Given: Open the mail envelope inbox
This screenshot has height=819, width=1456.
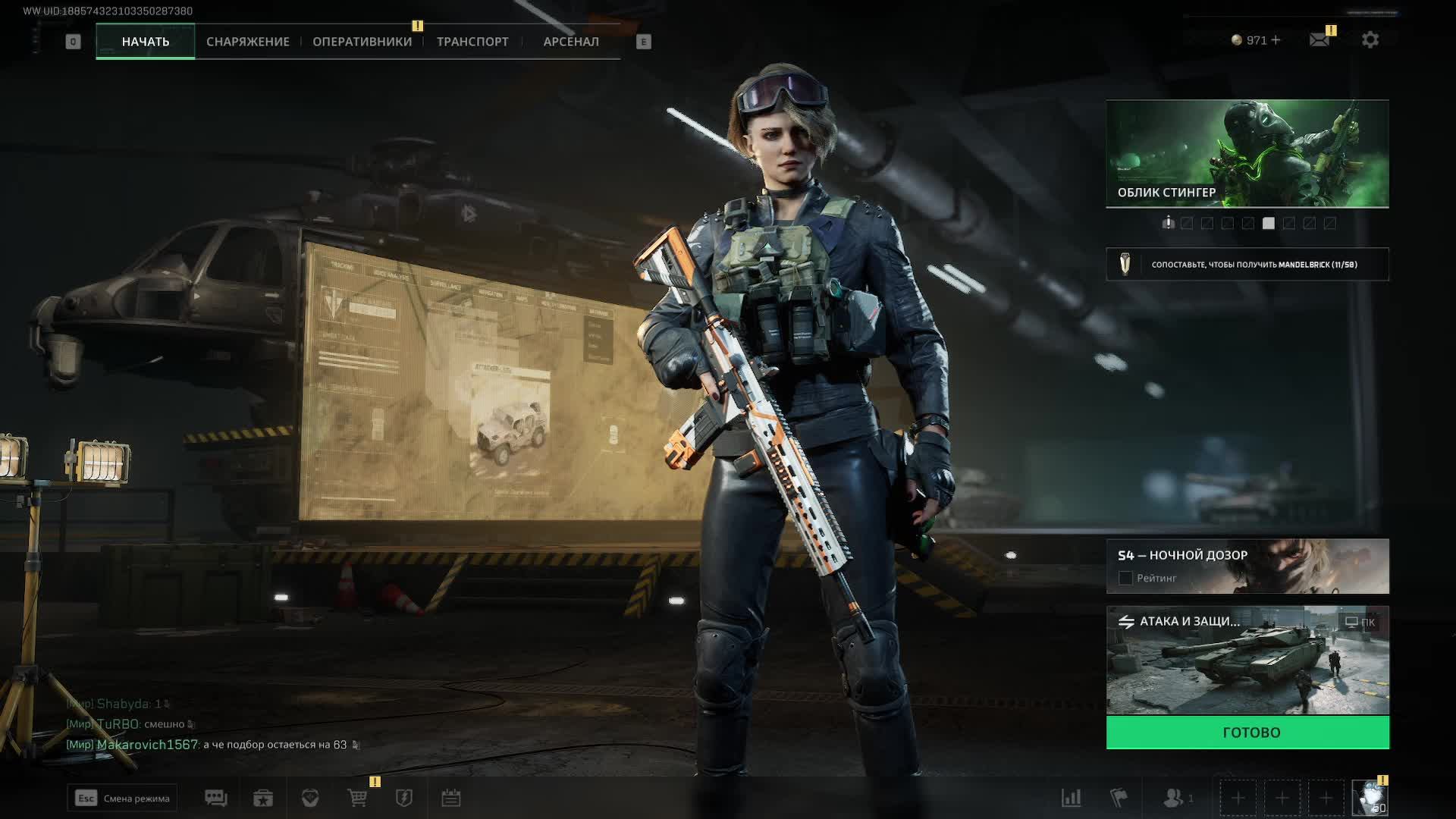Looking at the screenshot, I should point(1319,39).
